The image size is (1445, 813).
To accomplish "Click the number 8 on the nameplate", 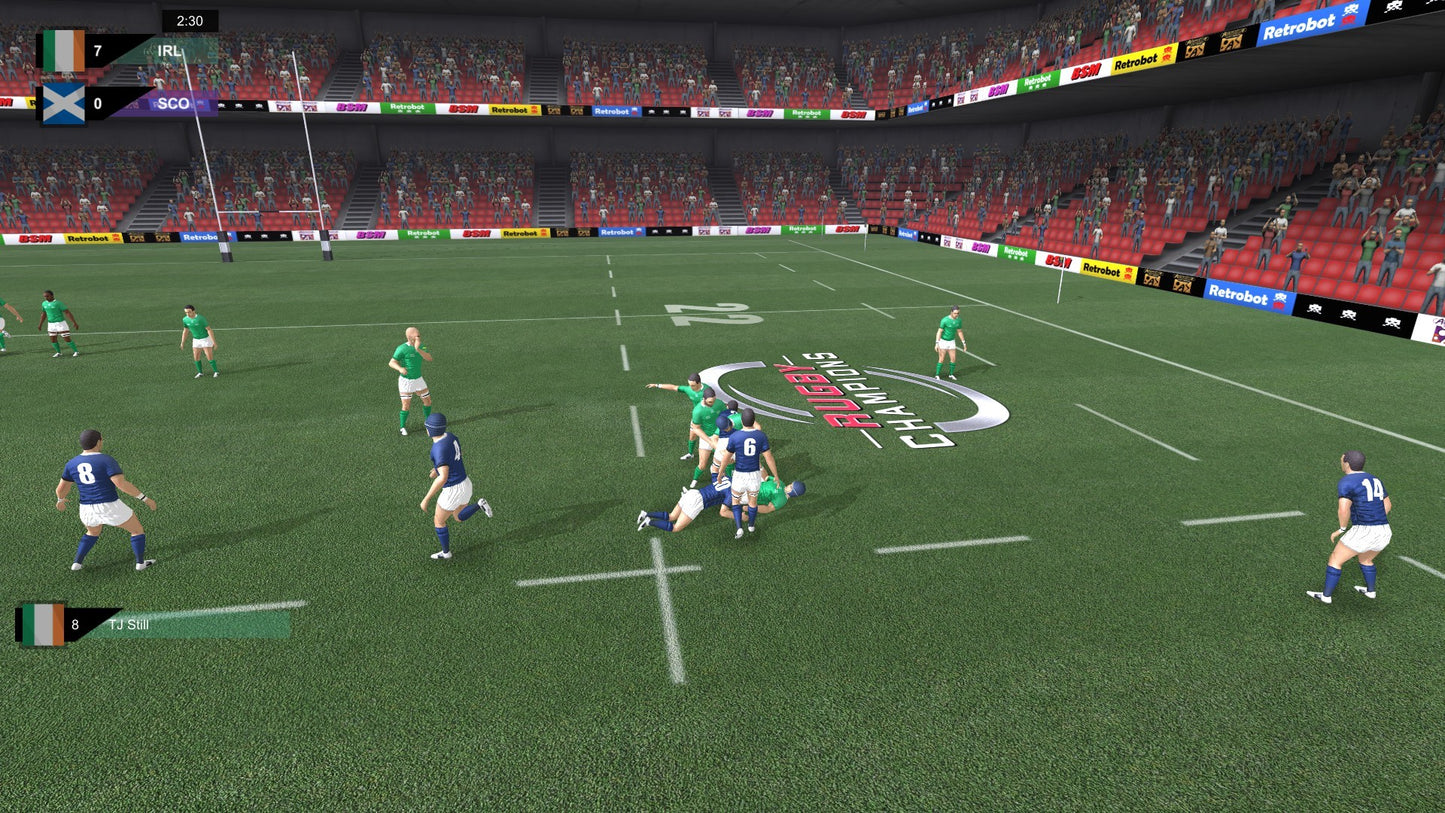I will [74, 623].
